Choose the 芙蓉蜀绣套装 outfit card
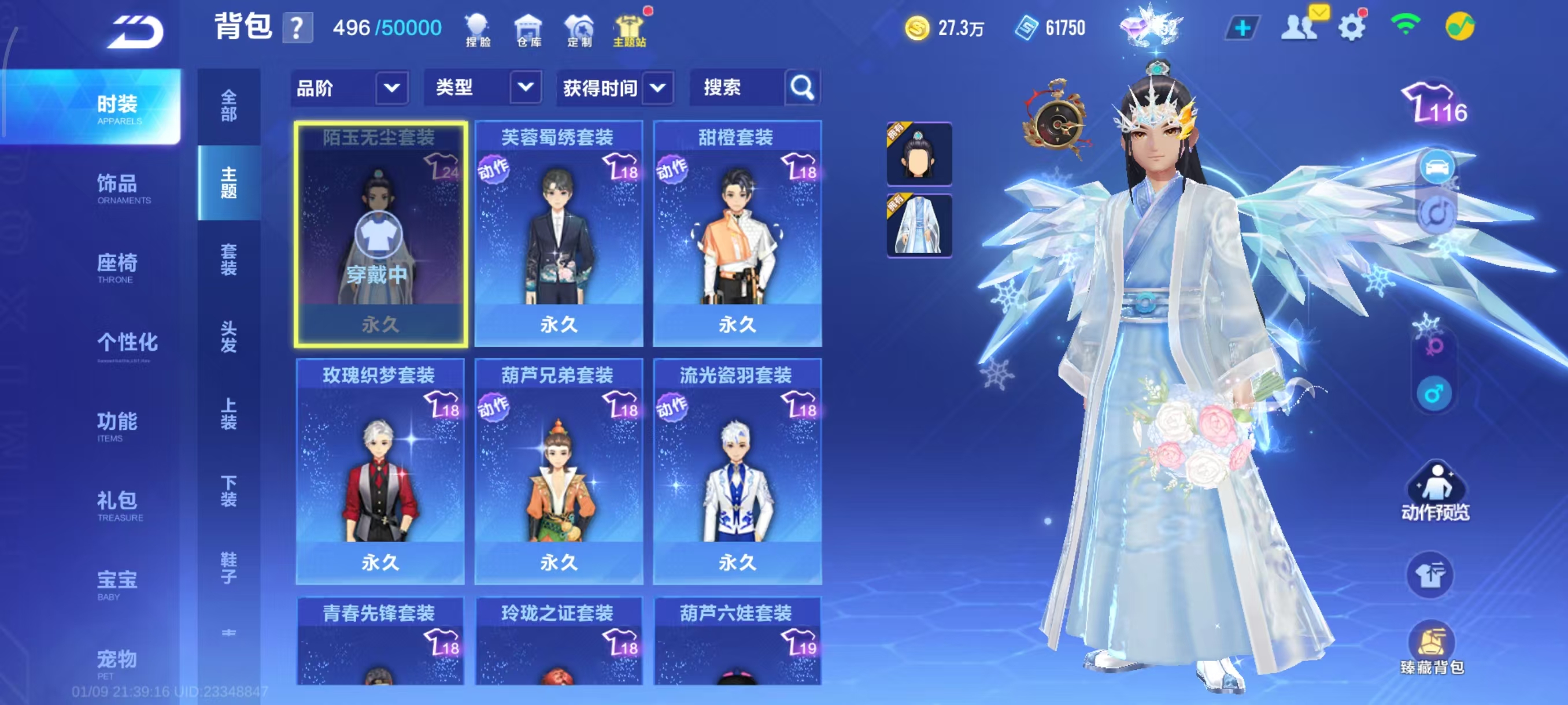Viewport: 1568px width, 705px height. point(558,234)
